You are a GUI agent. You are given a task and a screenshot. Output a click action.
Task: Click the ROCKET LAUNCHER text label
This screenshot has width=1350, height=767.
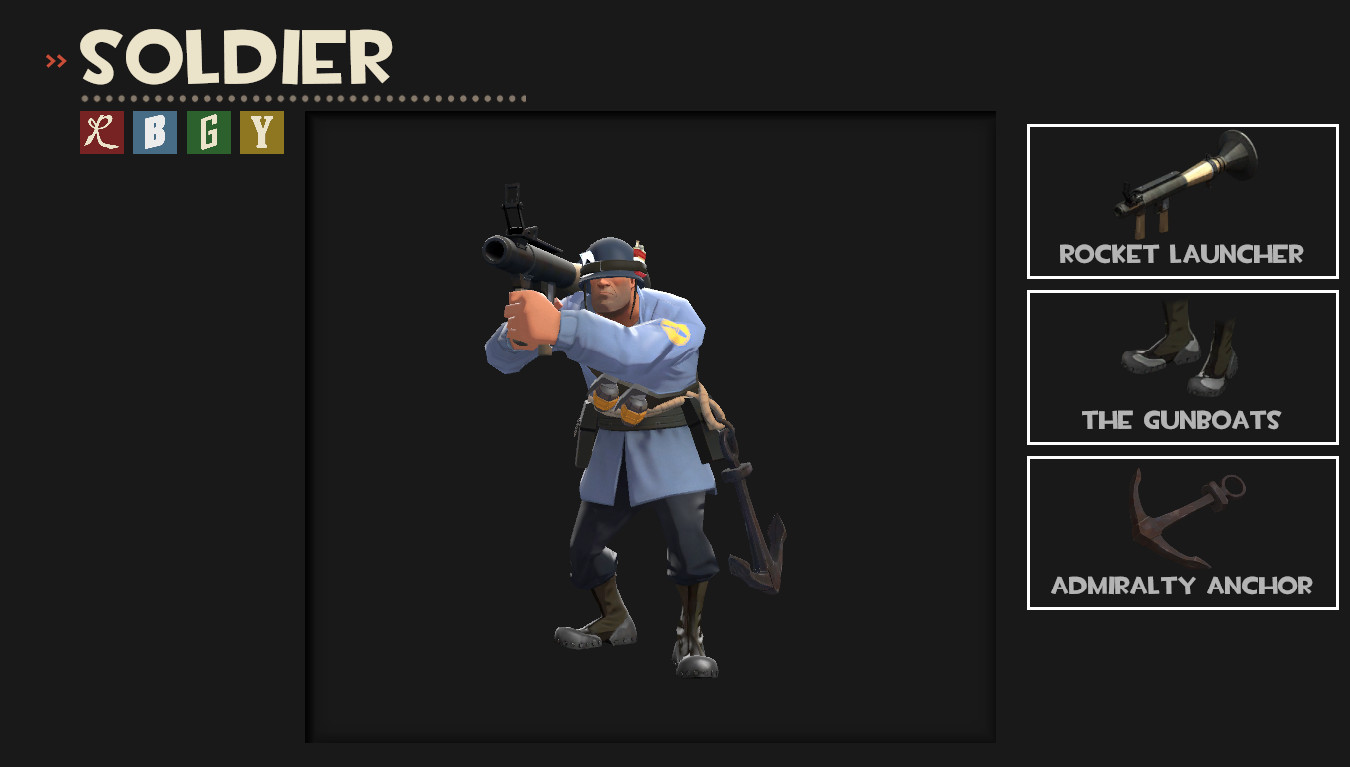coord(1182,255)
